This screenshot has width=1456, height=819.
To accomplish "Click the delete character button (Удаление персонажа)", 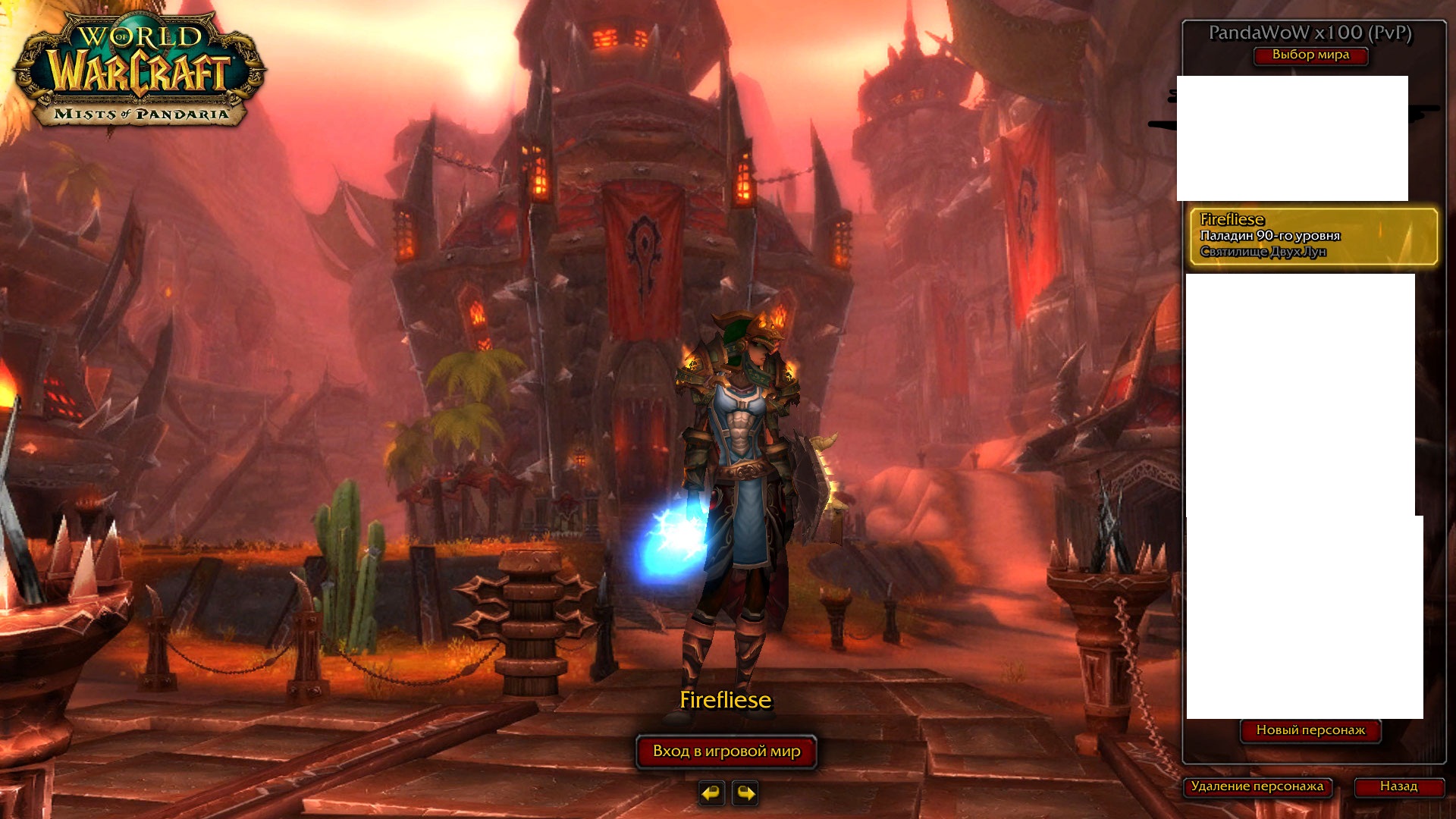I will click(1257, 786).
